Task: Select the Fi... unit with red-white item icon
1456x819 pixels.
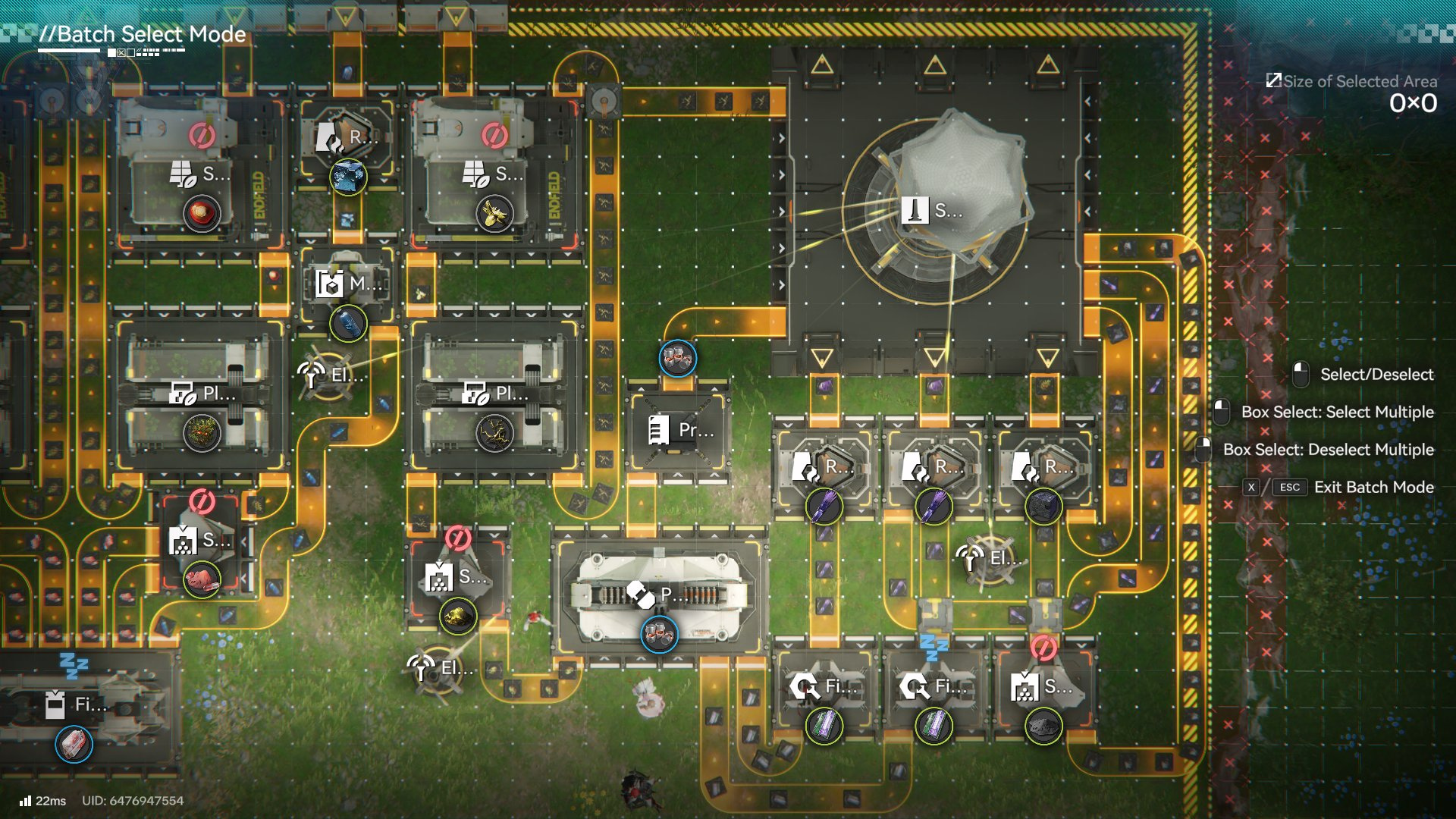Action: (74, 705)
